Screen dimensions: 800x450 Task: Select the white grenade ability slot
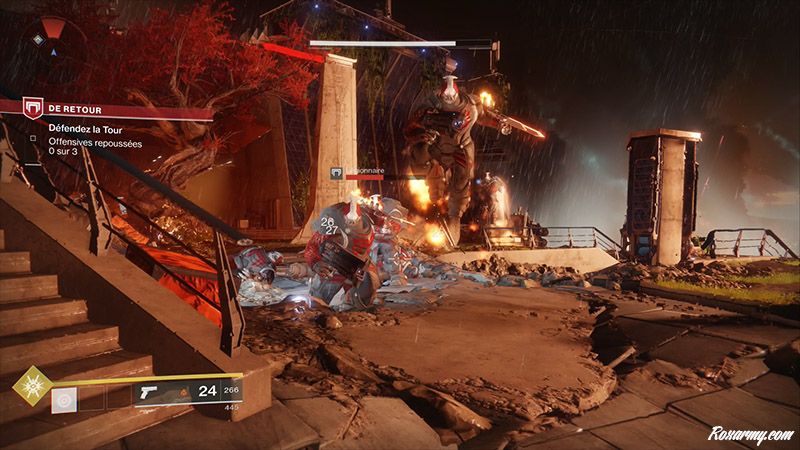tap(63, 400)
